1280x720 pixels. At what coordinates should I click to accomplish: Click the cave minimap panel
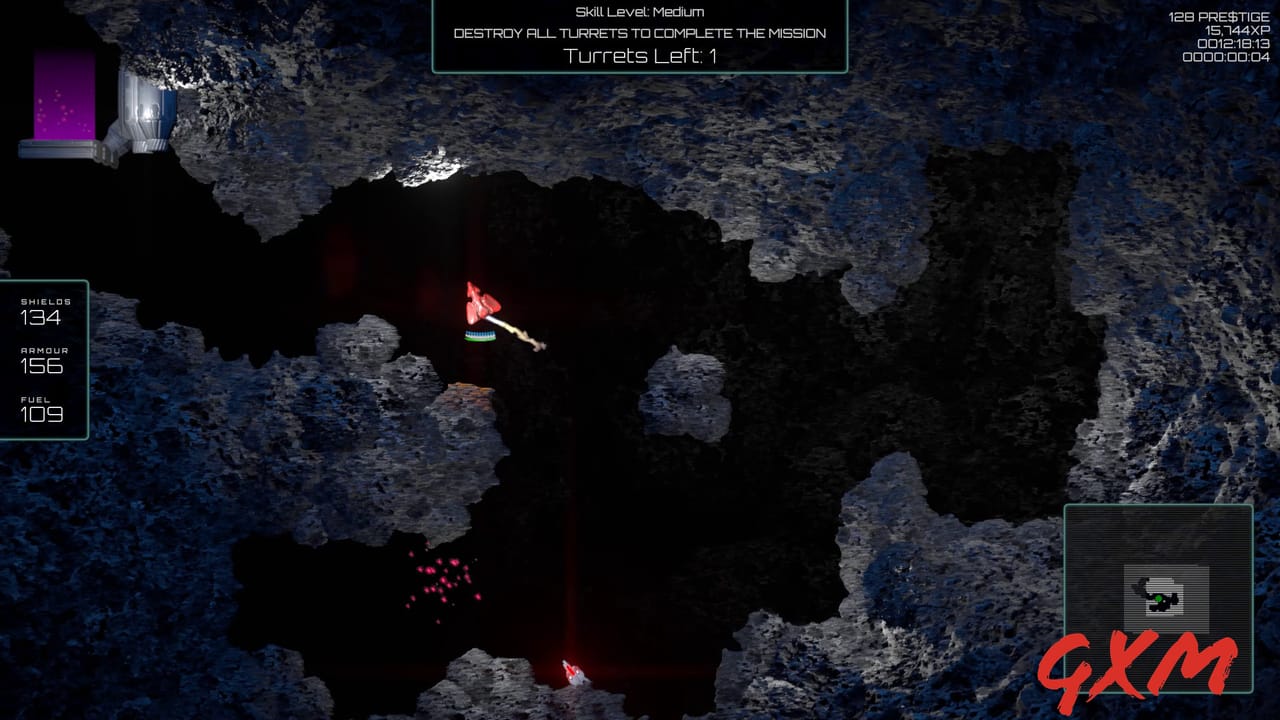pos(1157,596)
